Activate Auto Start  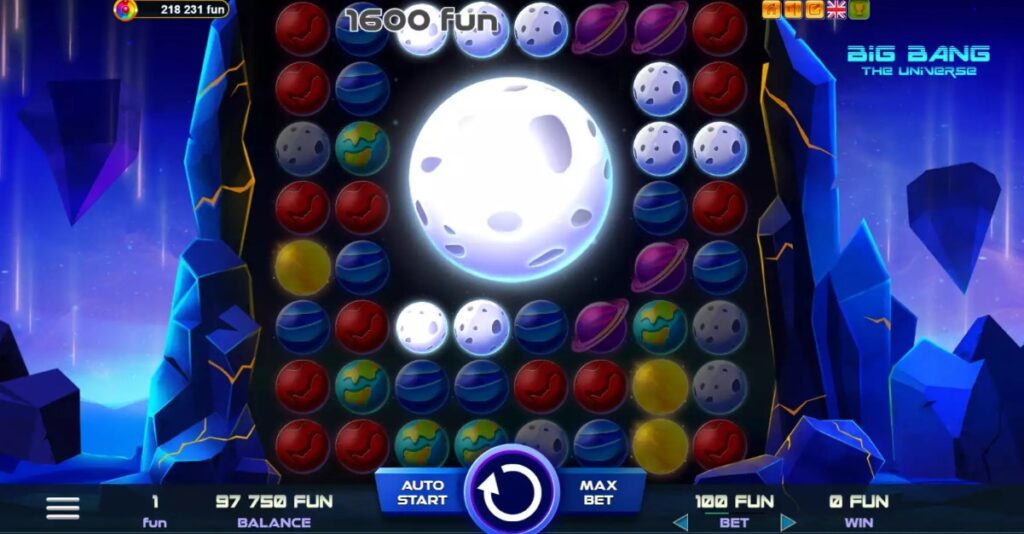422,492
